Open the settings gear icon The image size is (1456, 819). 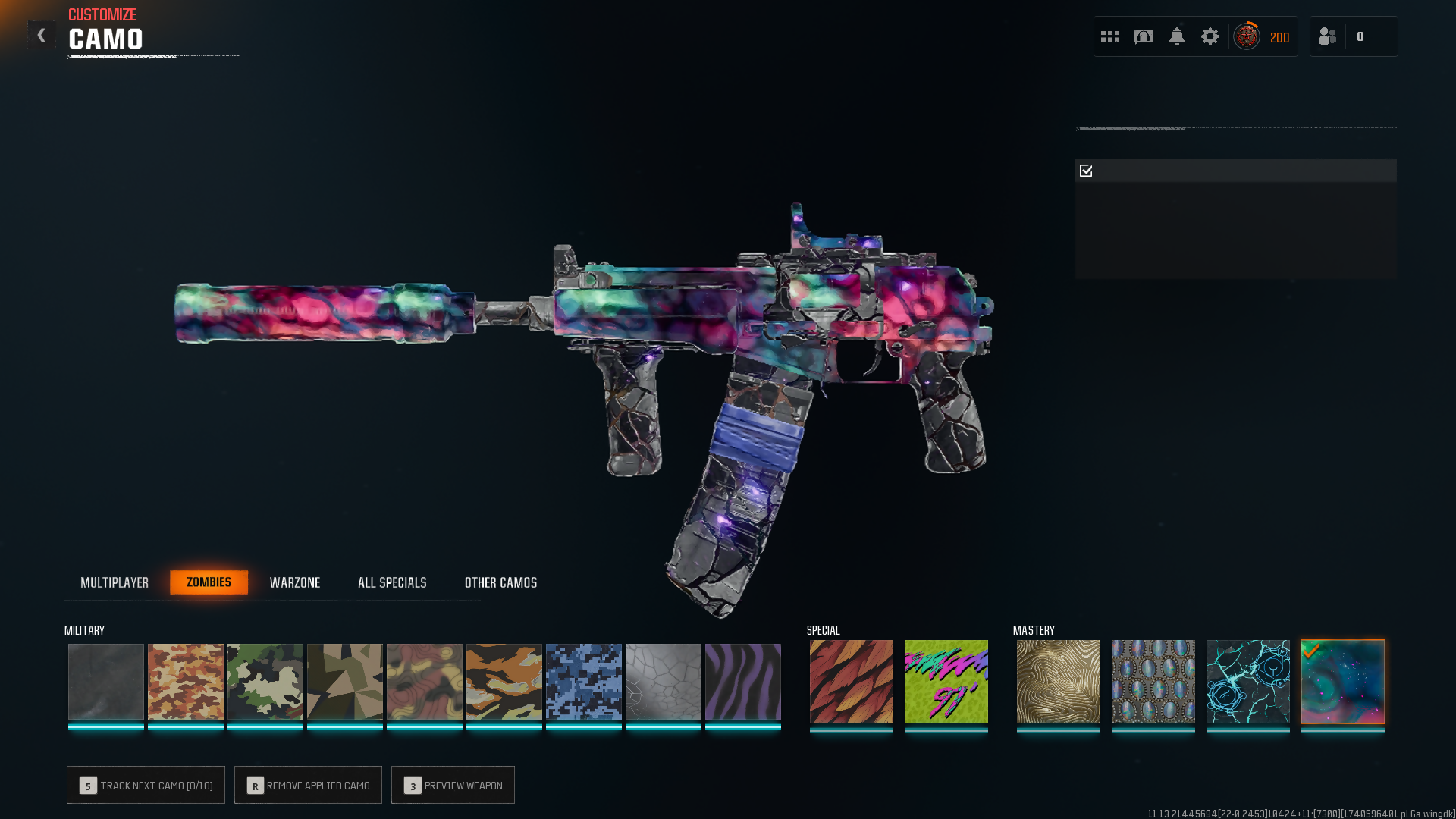click(x=1210, y=36)
